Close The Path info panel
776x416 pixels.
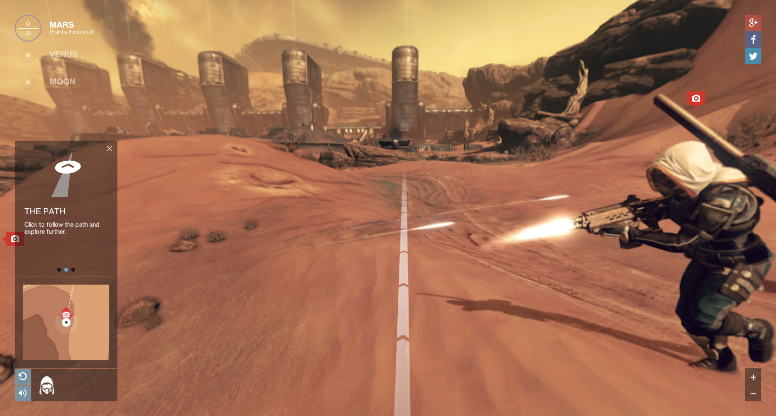tap(109, 148)
